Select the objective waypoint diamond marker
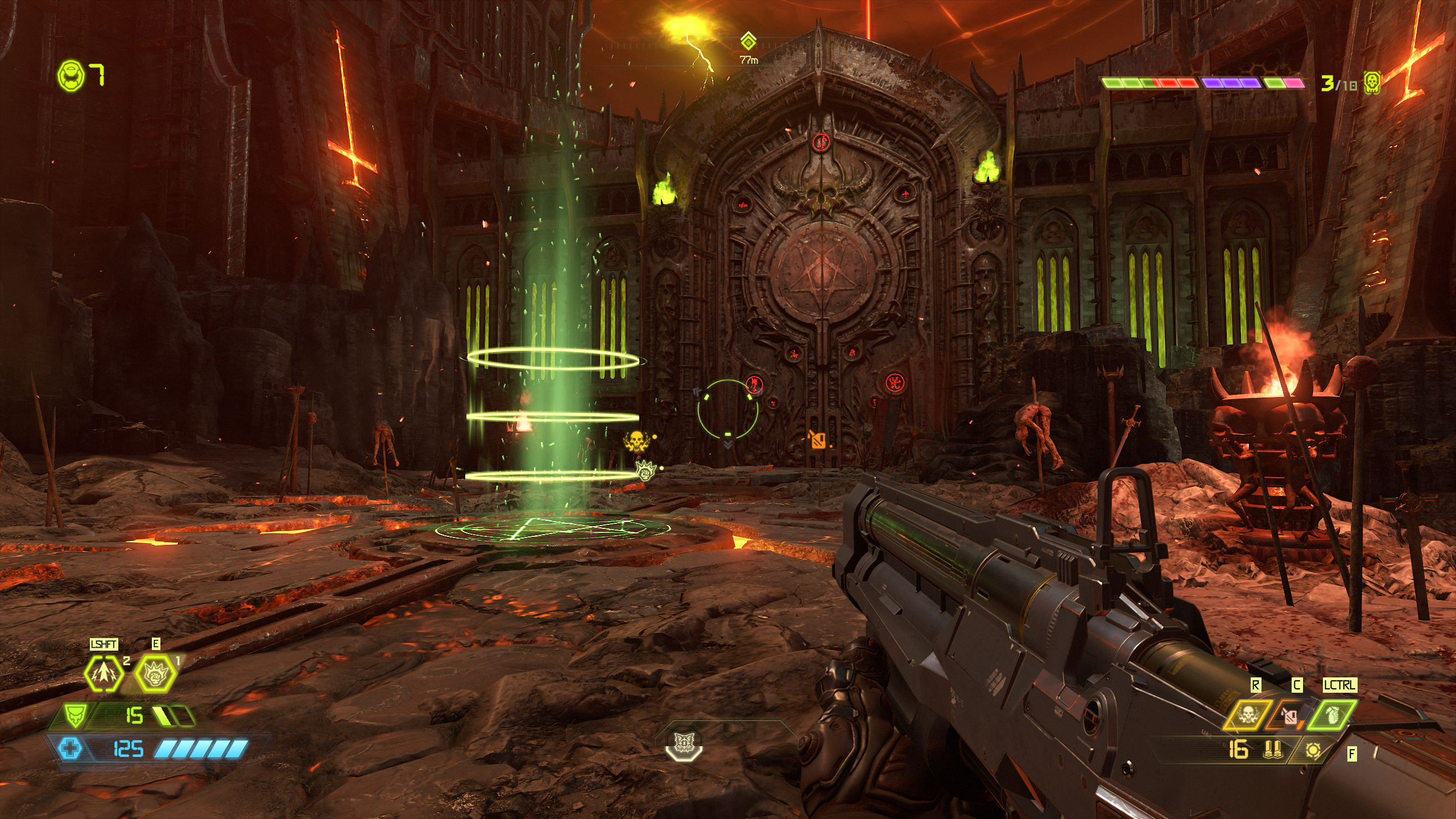This screenshot has width=1456, height=819. 748,41
